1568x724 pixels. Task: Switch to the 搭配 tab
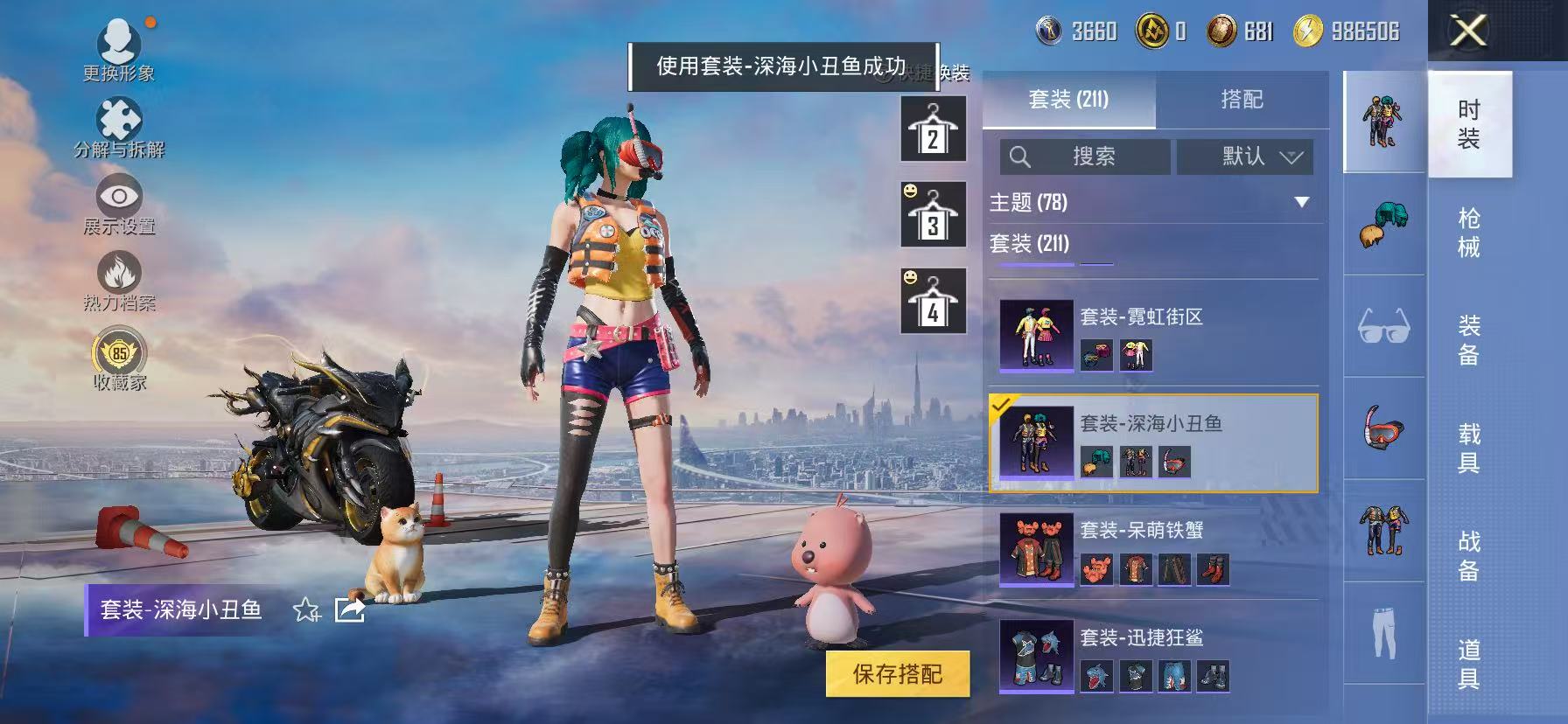coord(1242,99)
